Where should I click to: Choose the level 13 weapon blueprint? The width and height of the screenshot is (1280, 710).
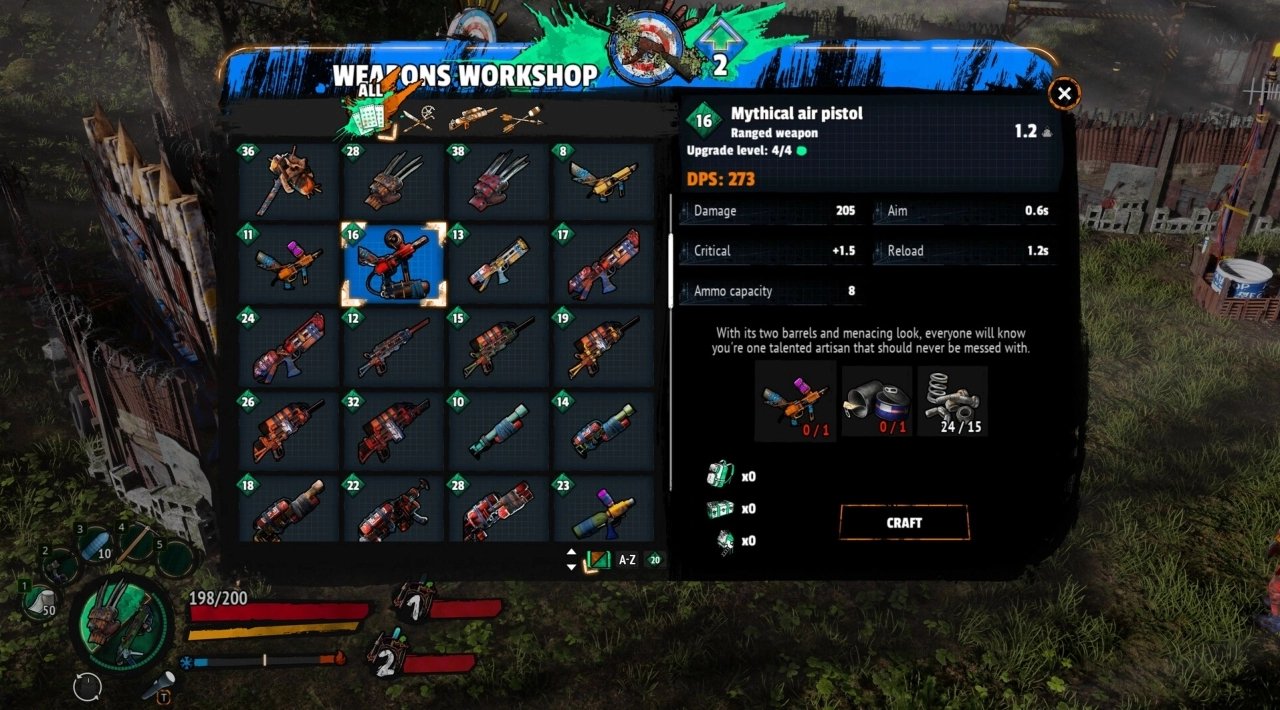pyautogui.click(x=497, y=264)
